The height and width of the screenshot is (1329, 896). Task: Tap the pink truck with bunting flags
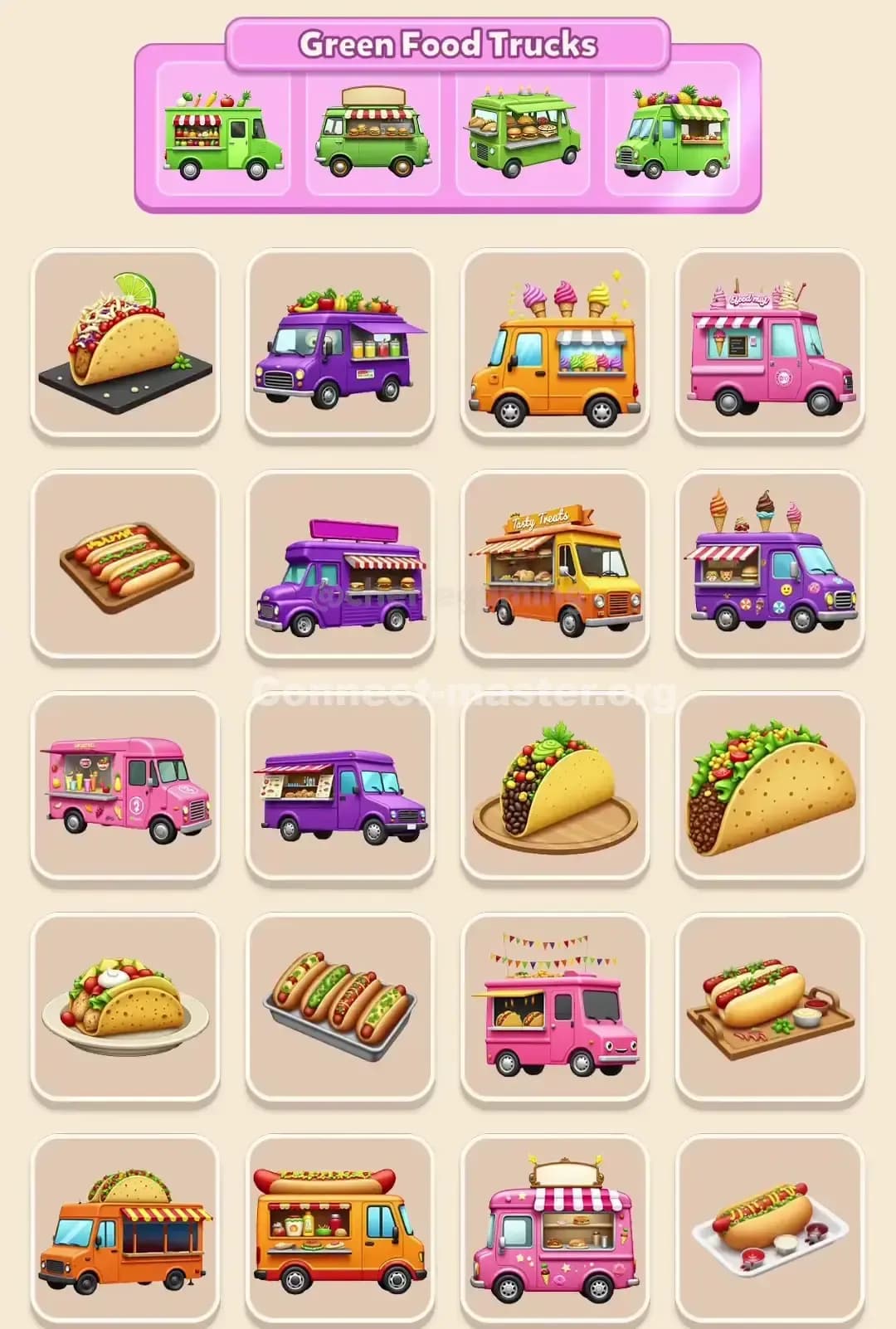[554, 1007]
